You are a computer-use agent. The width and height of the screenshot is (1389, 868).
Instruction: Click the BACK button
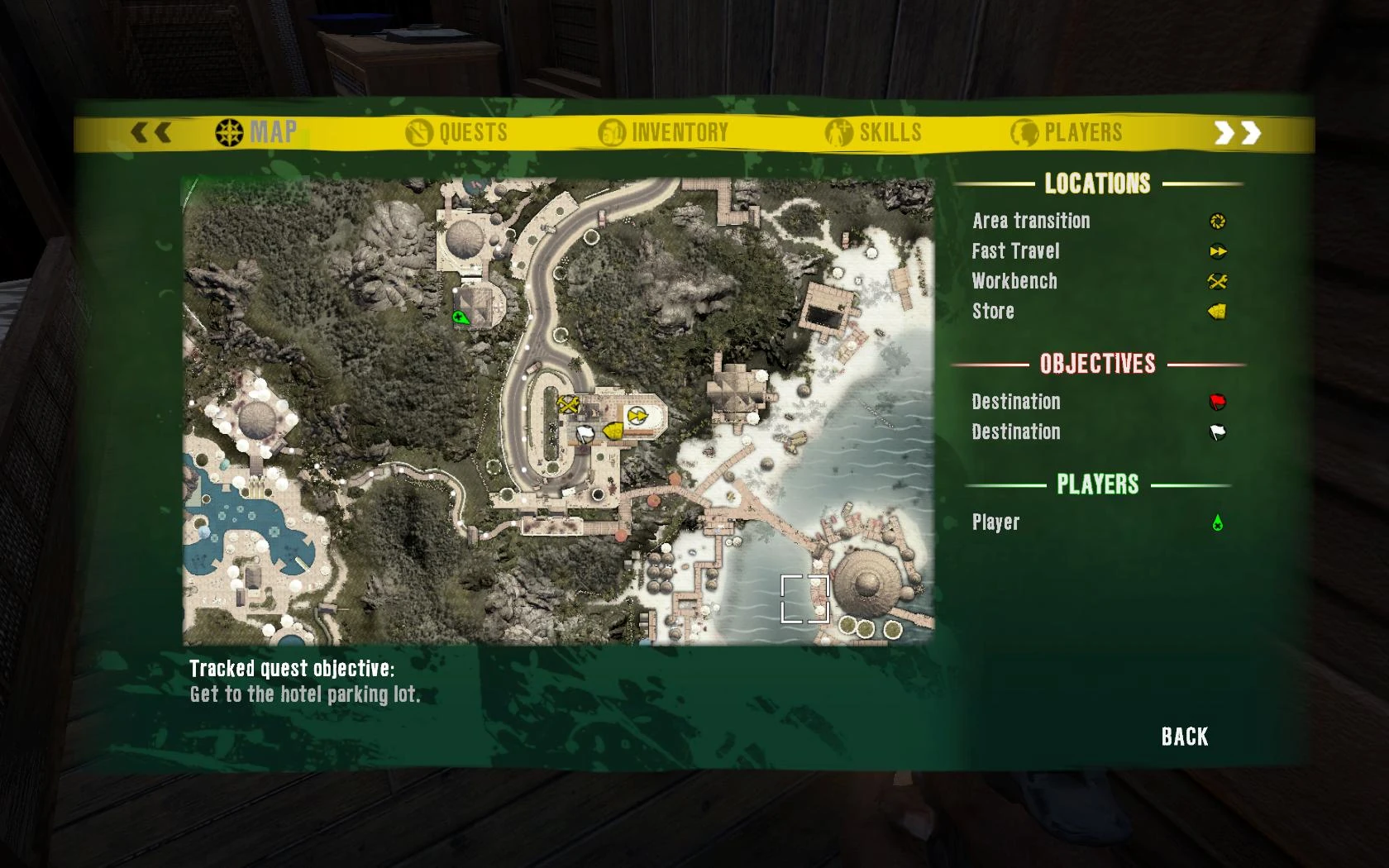pyautogui.click(x=1184, y=736)
